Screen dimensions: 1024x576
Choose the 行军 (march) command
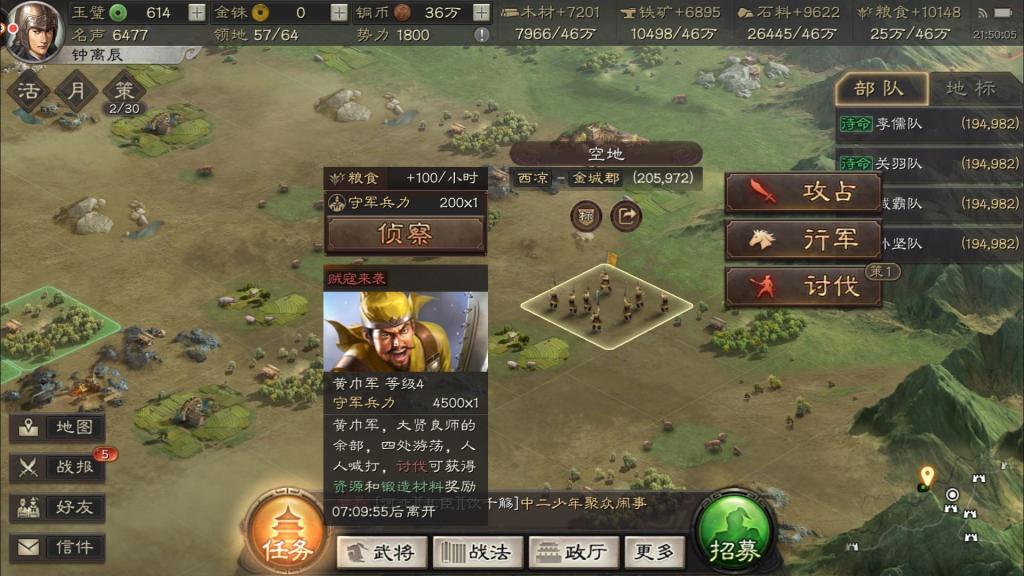click(803, 239)
